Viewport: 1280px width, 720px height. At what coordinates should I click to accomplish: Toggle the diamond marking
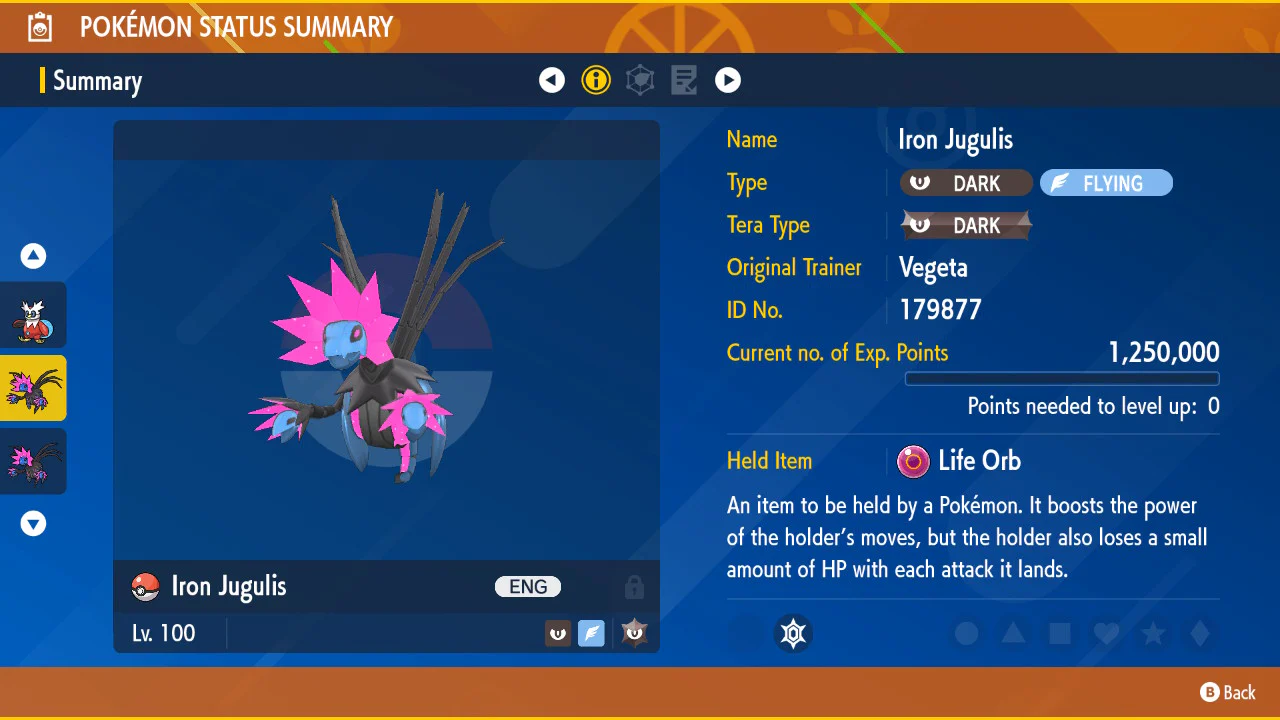tap(1200, 634)
